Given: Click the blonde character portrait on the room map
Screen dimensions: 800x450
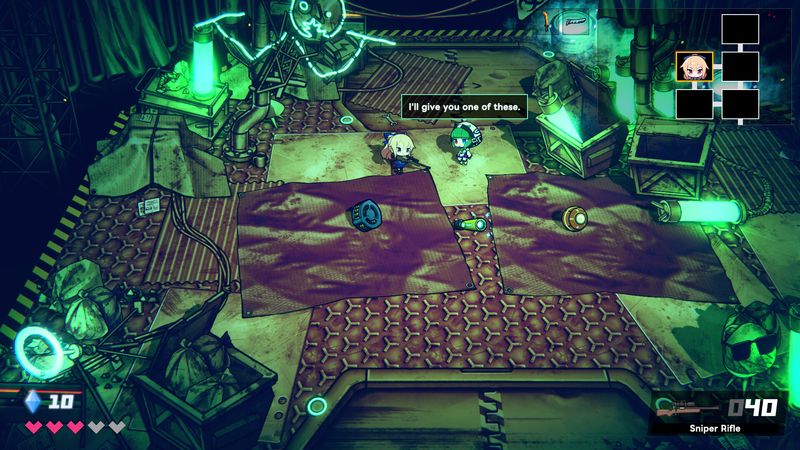Looking at the screenshot, I should tap(694, 67).
